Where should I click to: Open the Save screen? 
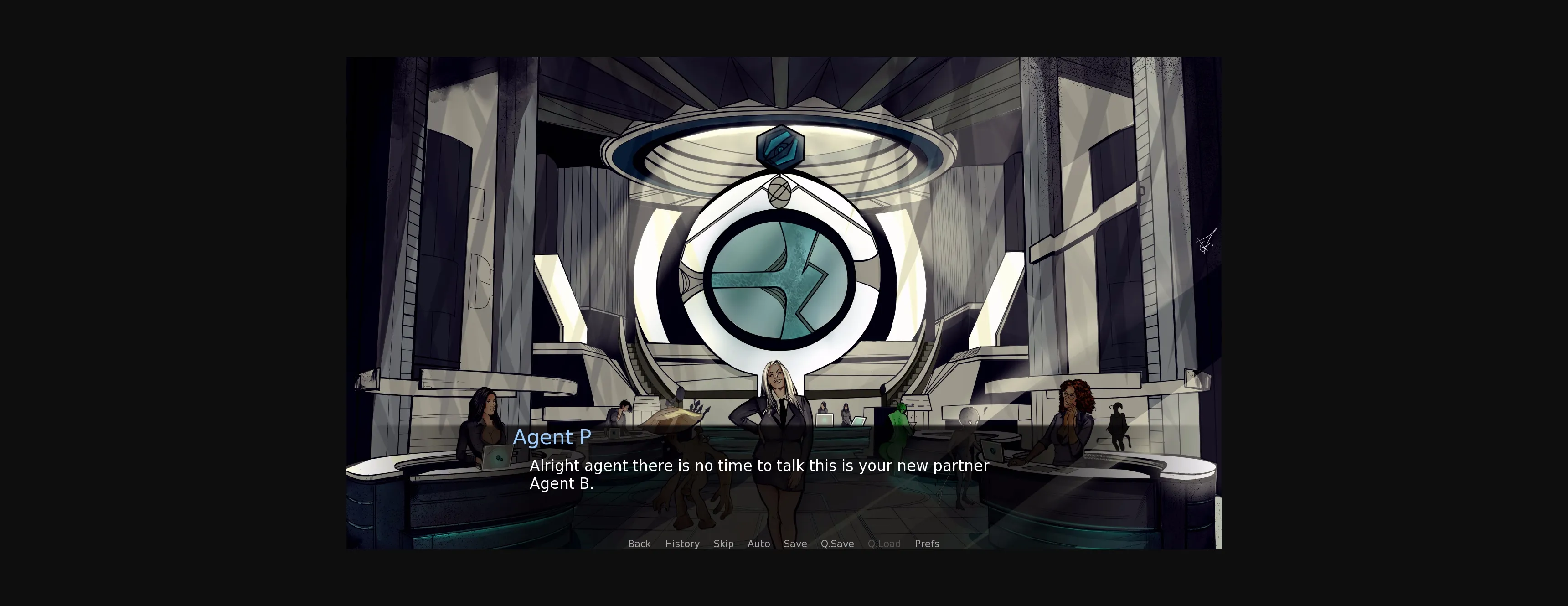(795, 543)
